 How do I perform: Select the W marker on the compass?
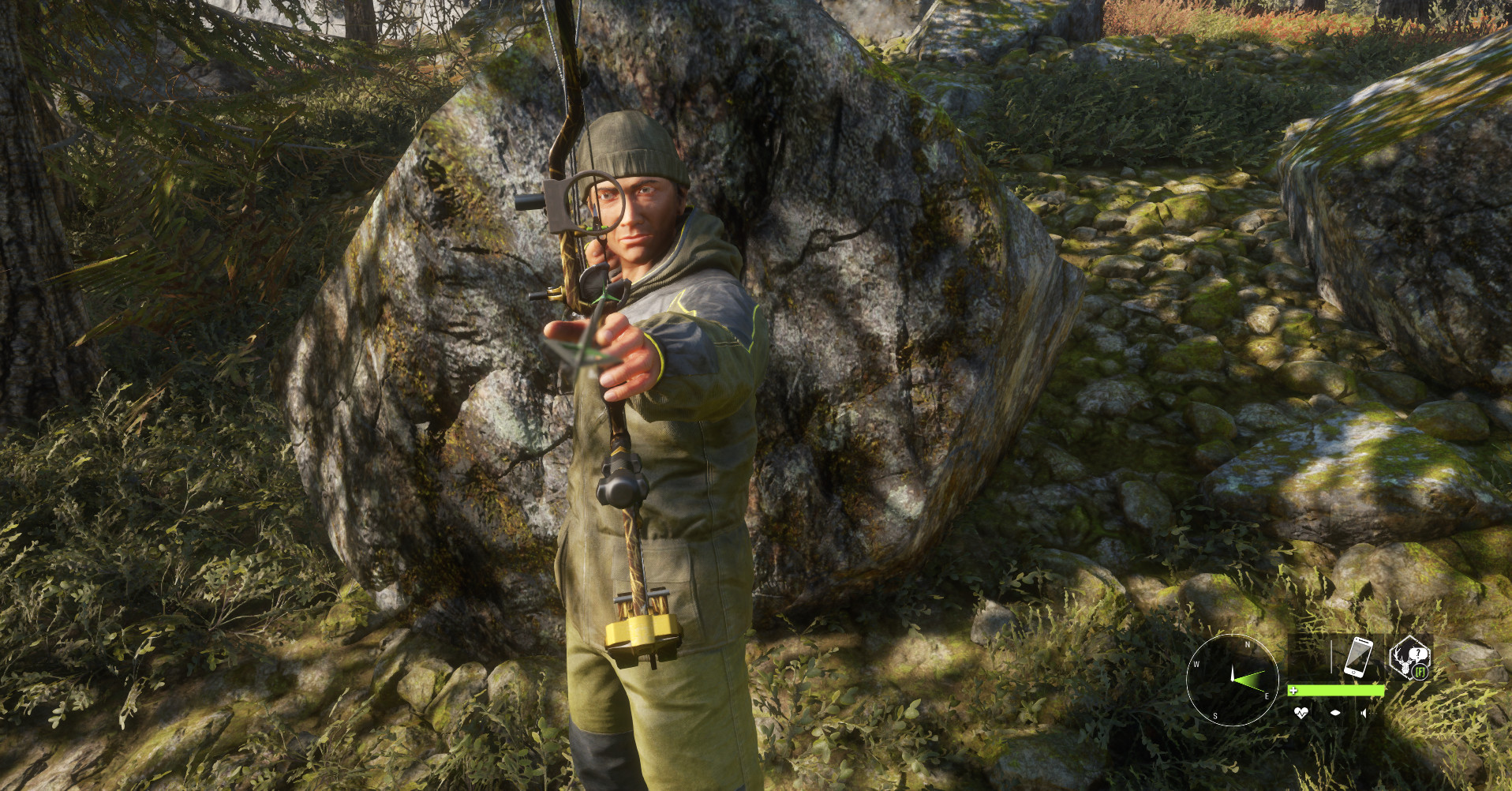coord(1197,664)
